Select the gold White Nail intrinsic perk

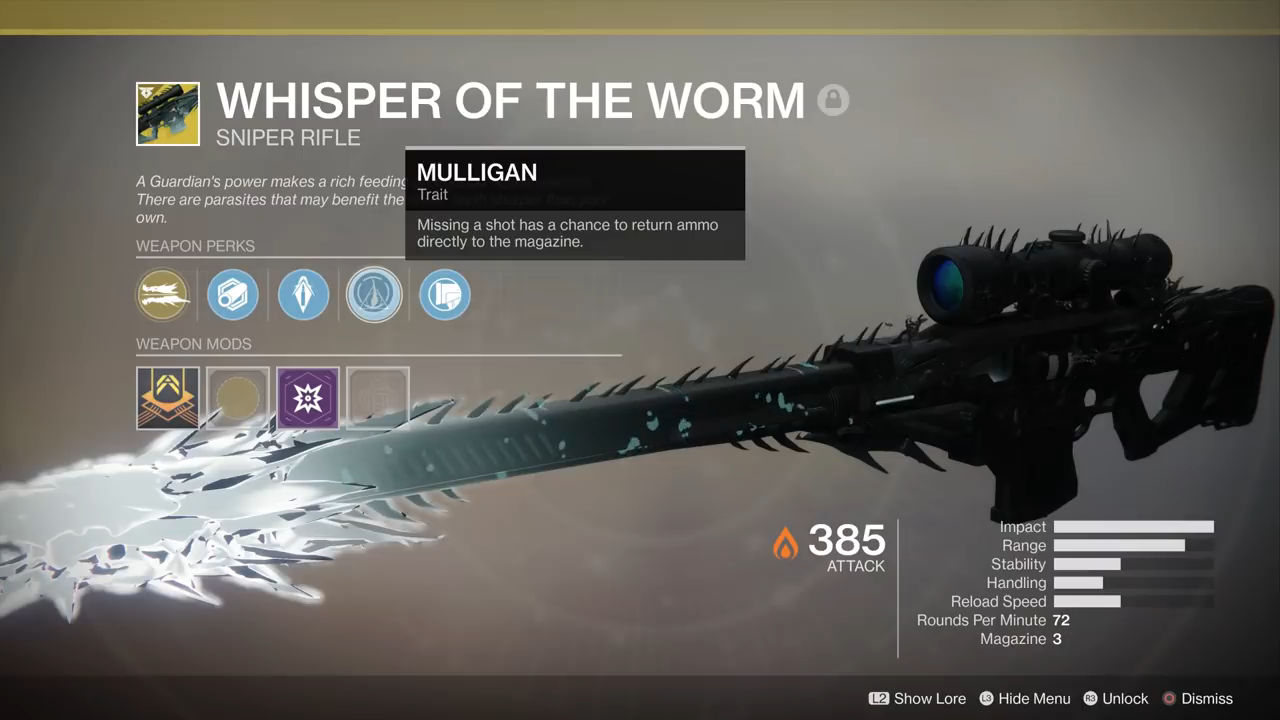[x=163, y=295]
